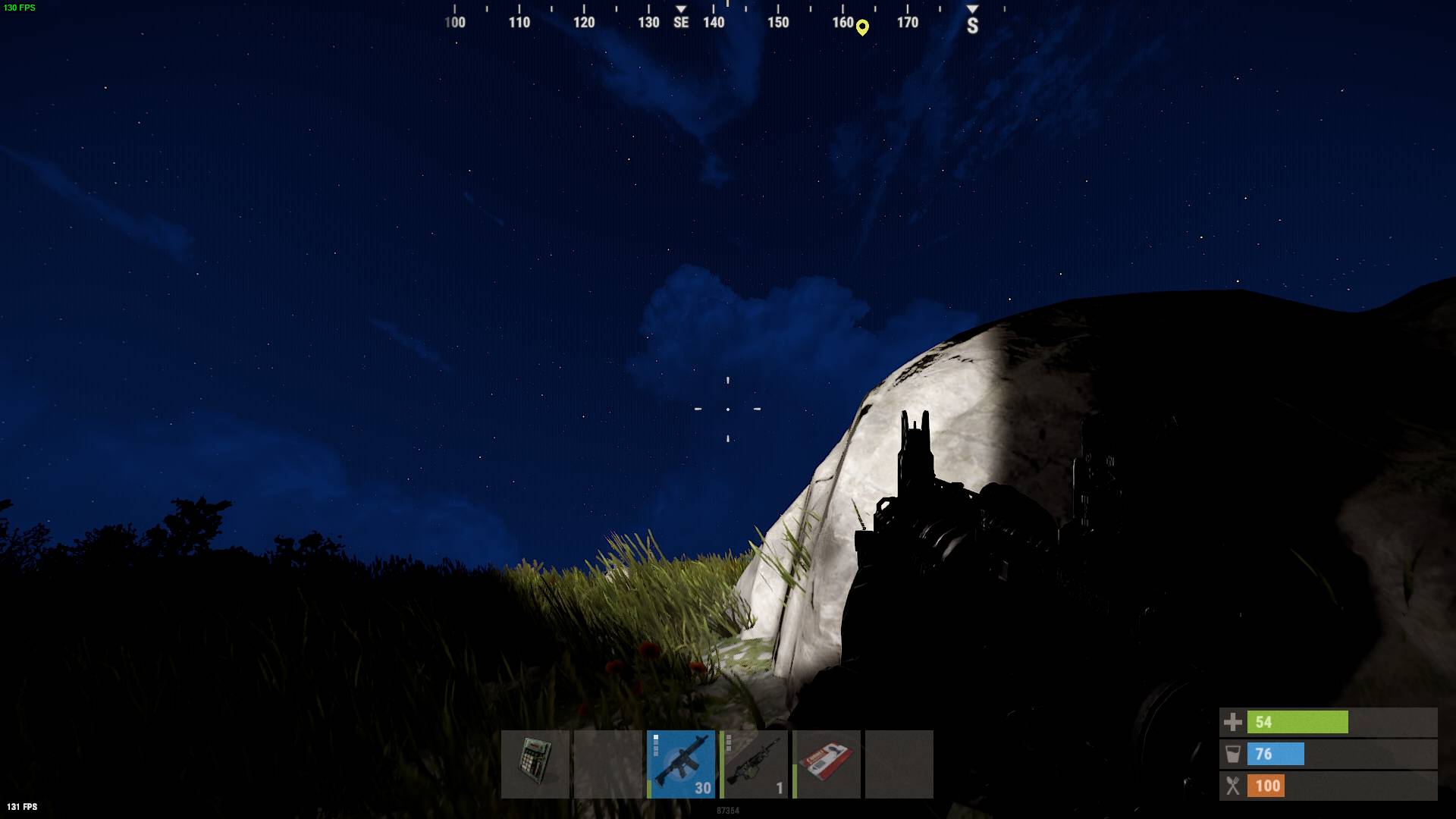
Task: Click the SE label on the compass bar
Action: click(x=680, y=23)
